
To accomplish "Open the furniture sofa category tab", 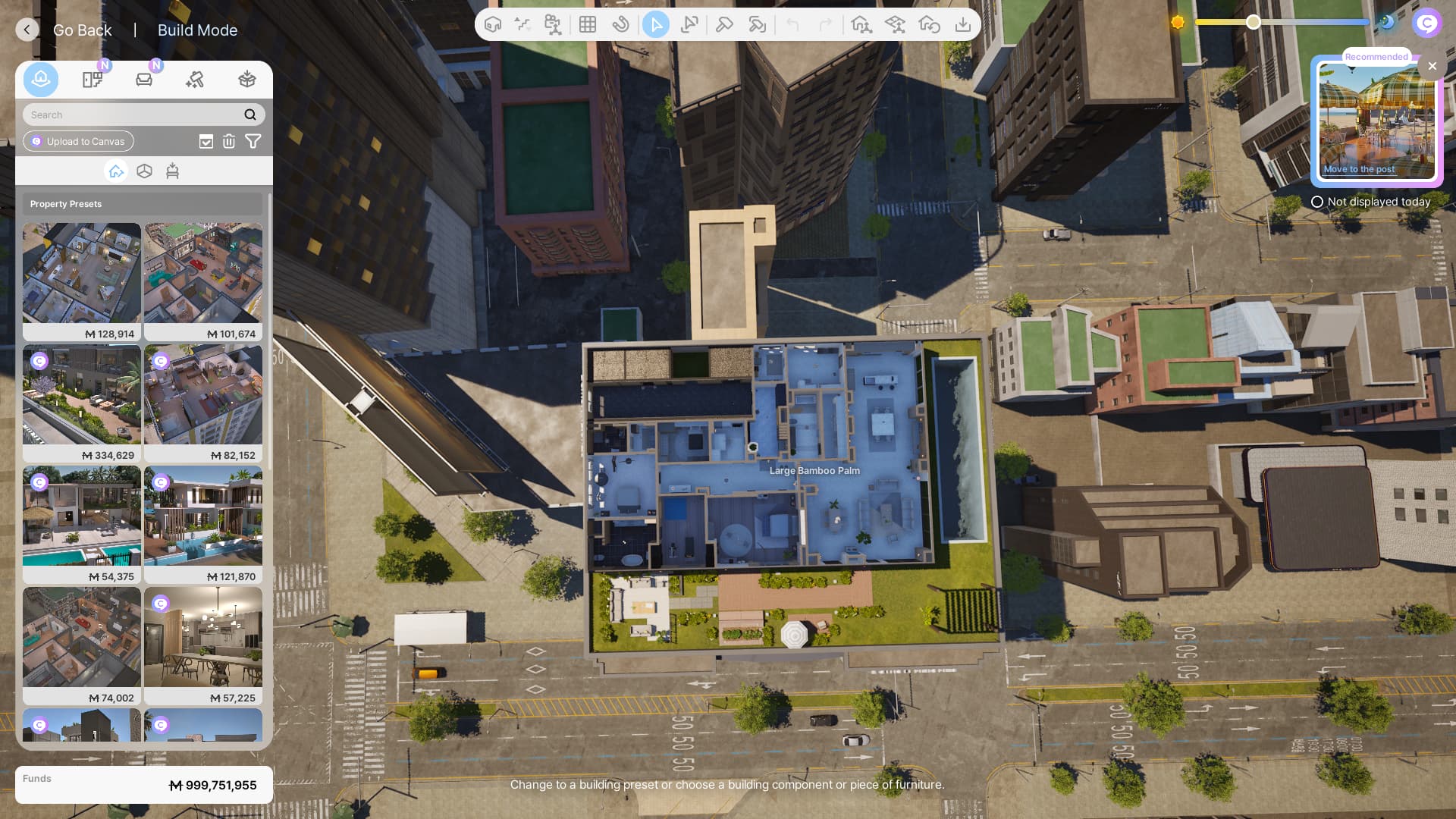I will click(144, 80).
